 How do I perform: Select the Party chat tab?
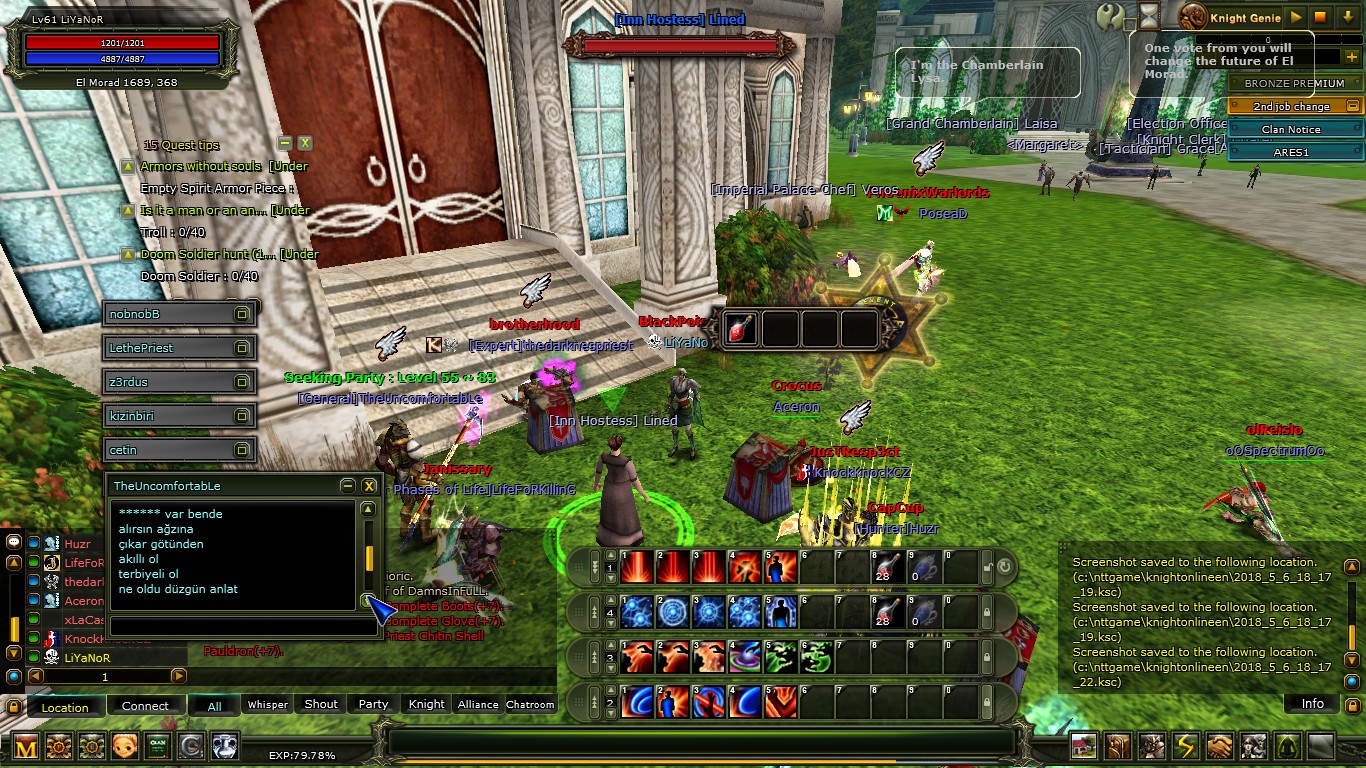(373, 705)
